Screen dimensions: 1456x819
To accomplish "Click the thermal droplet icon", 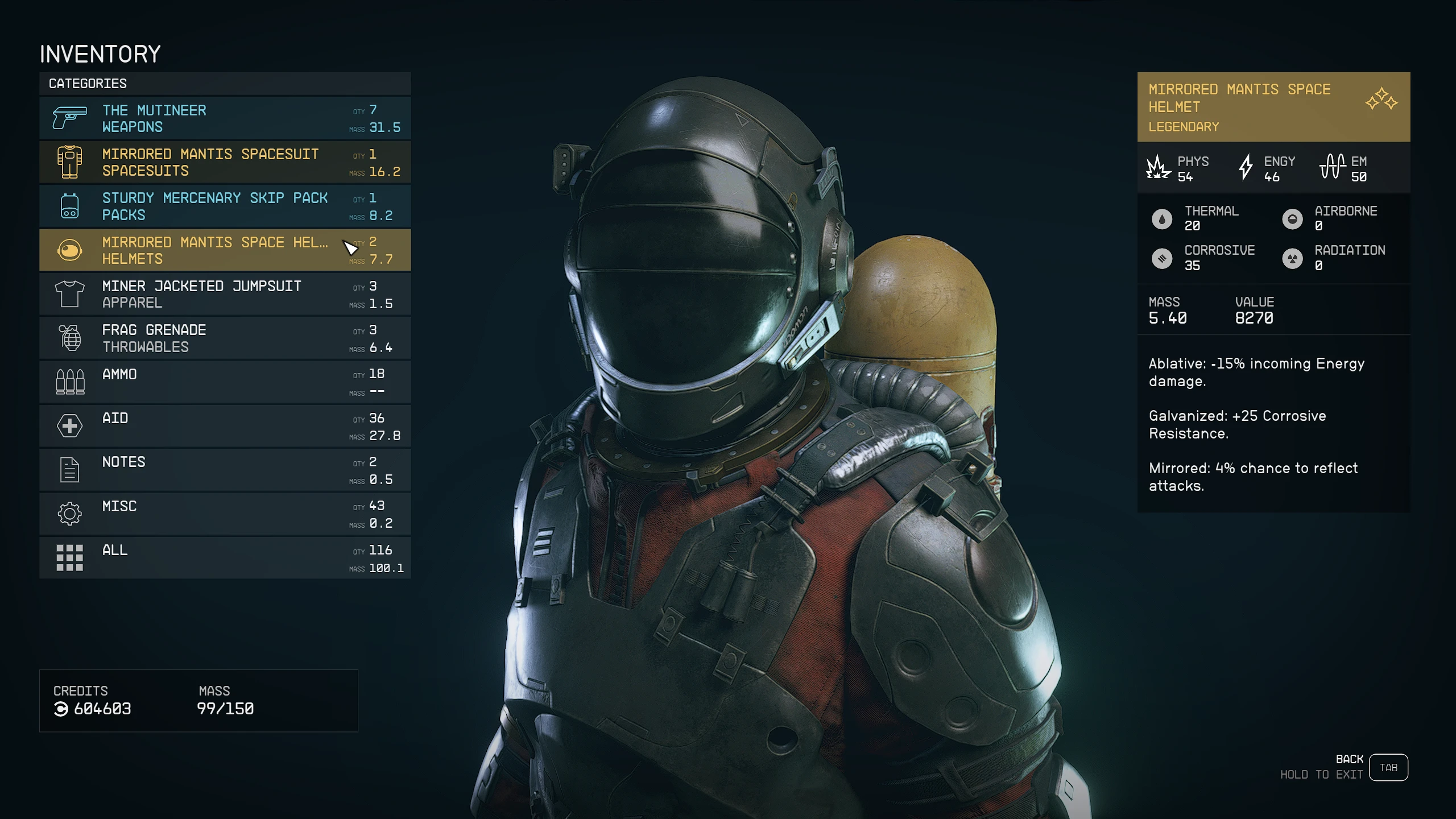I will pos(1161,218).
